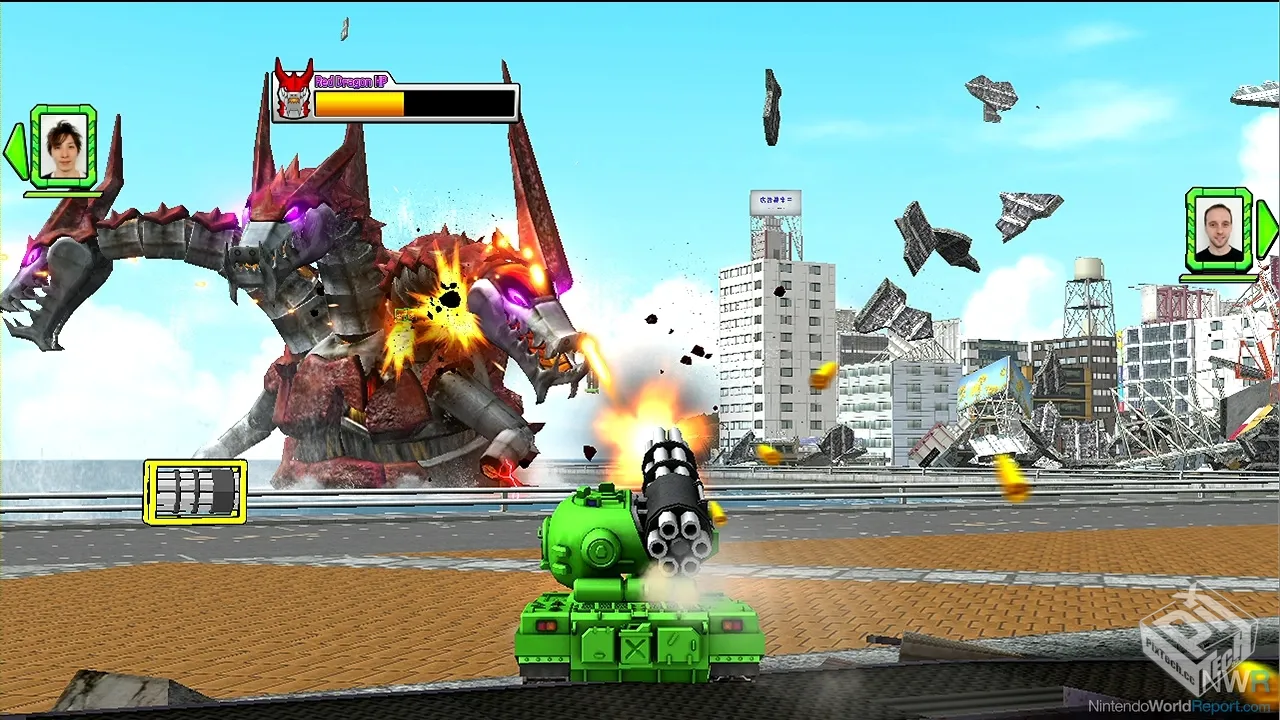Click the green right arrow beside portrait
1280x720 pixels.
1266,229
